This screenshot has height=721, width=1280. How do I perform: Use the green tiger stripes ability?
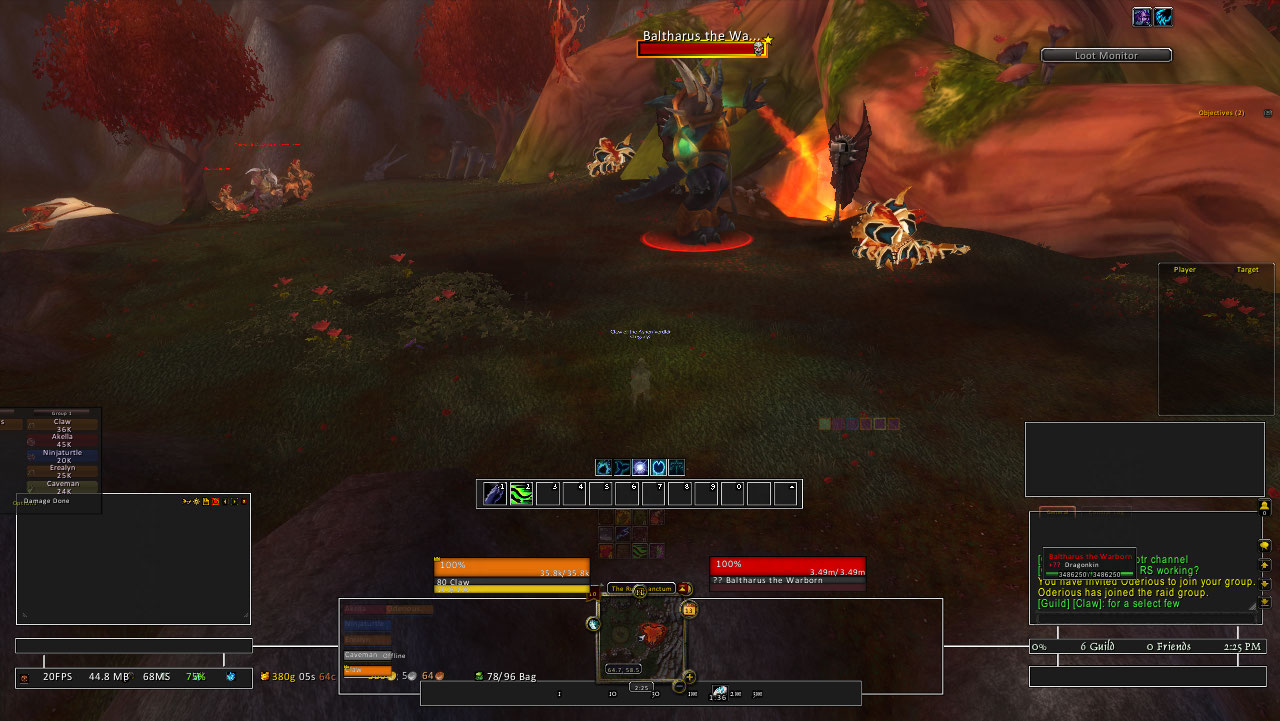(x=521, y=494)
